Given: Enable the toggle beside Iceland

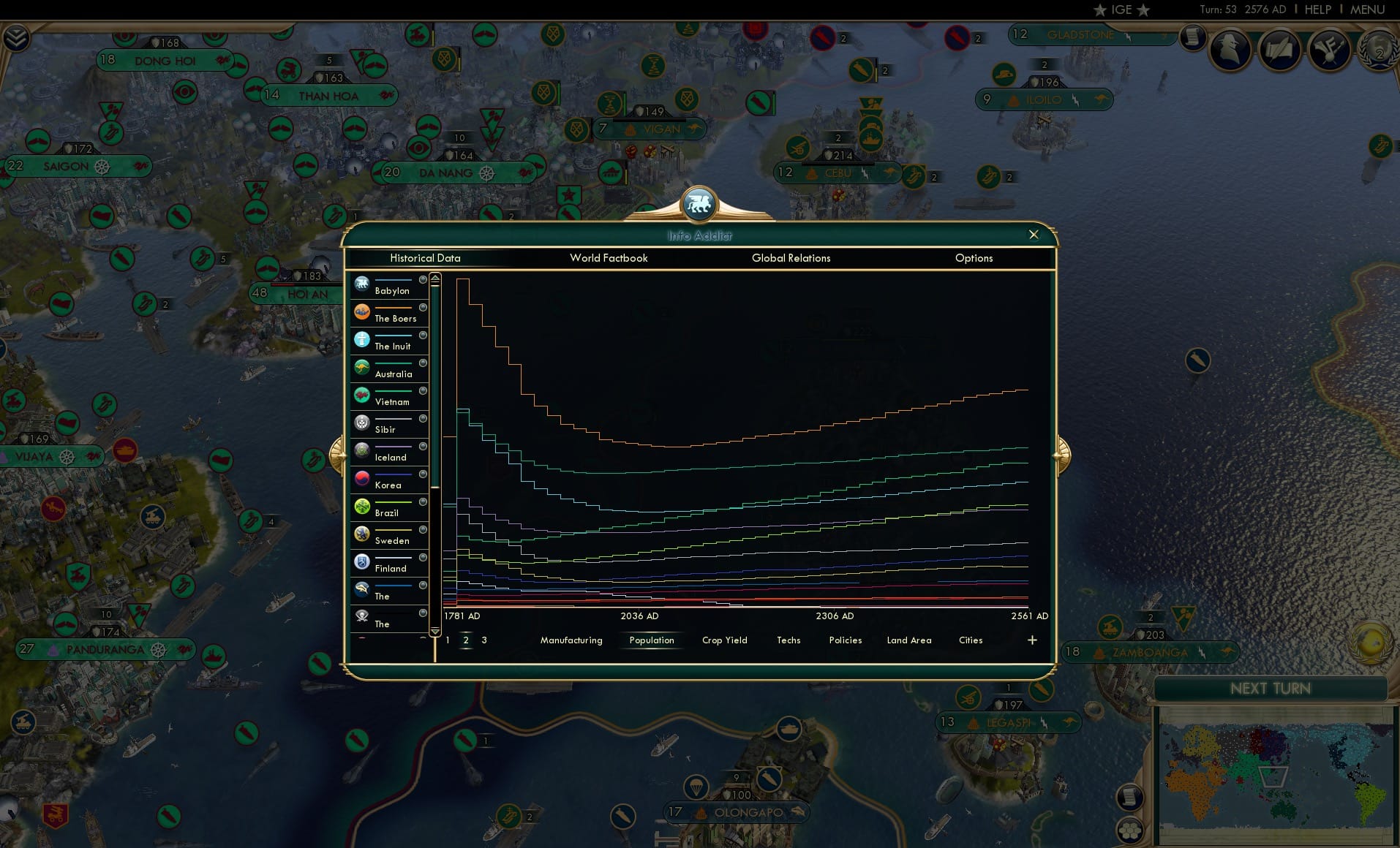Looking at the screenshot, I should click(422, 446).
